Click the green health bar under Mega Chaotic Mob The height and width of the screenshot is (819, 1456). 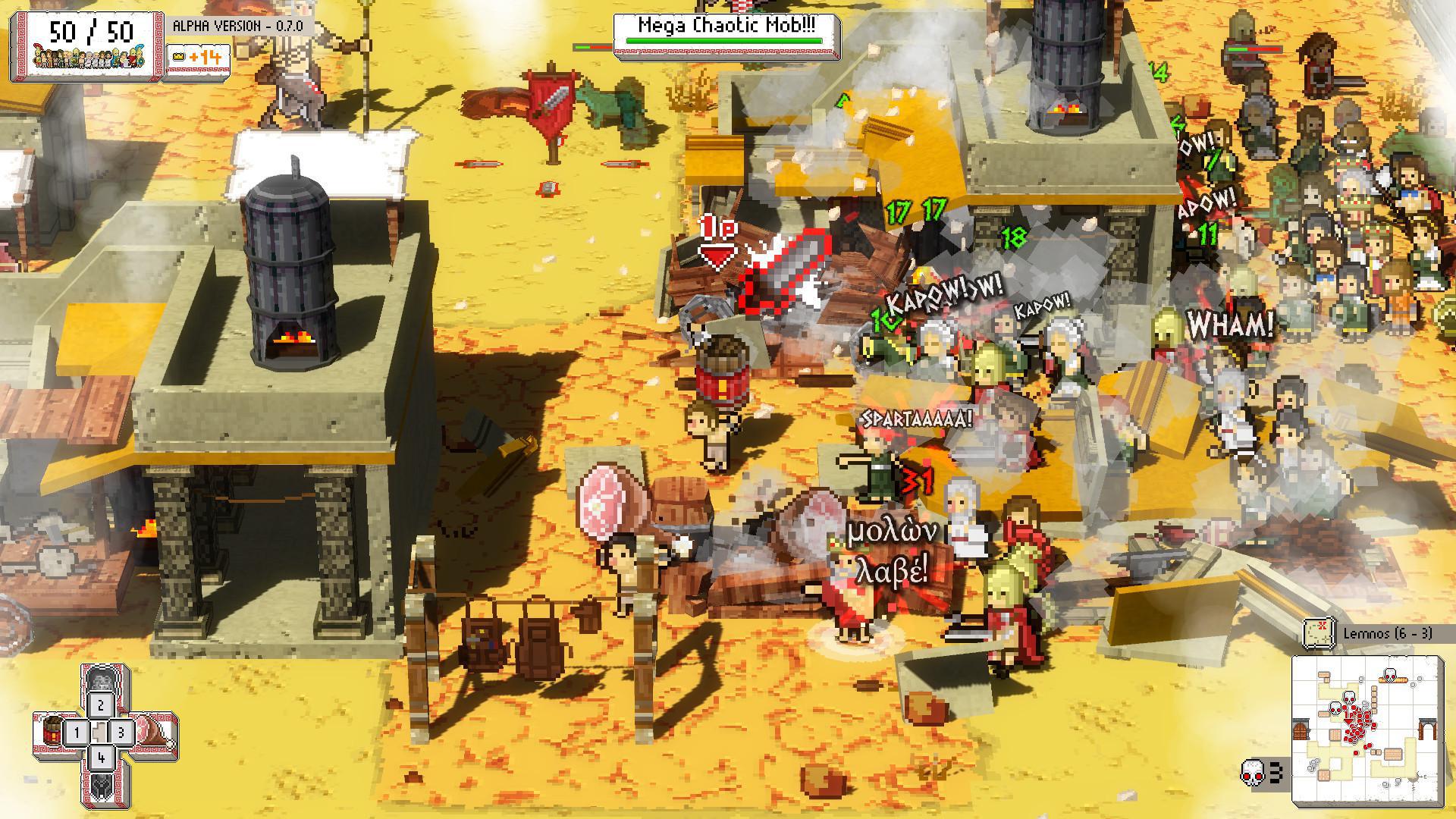click(724, 41)
